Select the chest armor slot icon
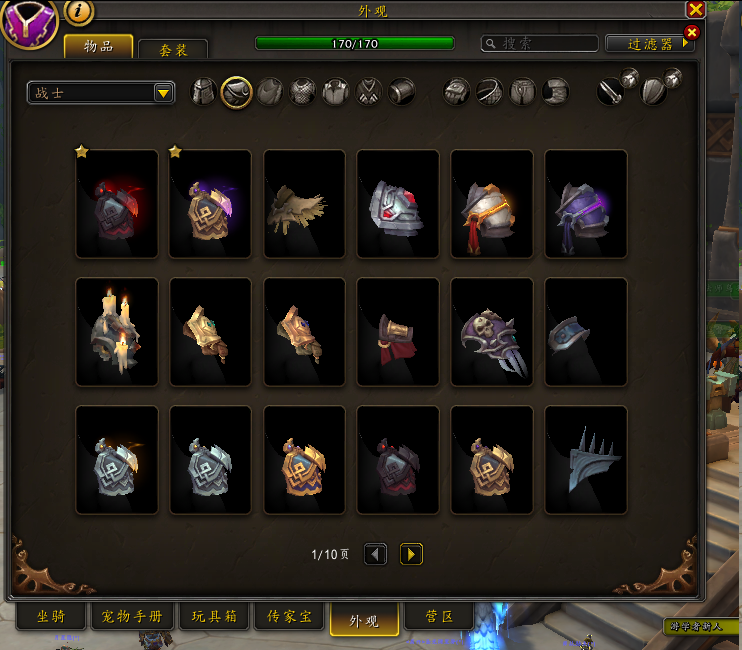The image size is (742, 650). [302, 92]
